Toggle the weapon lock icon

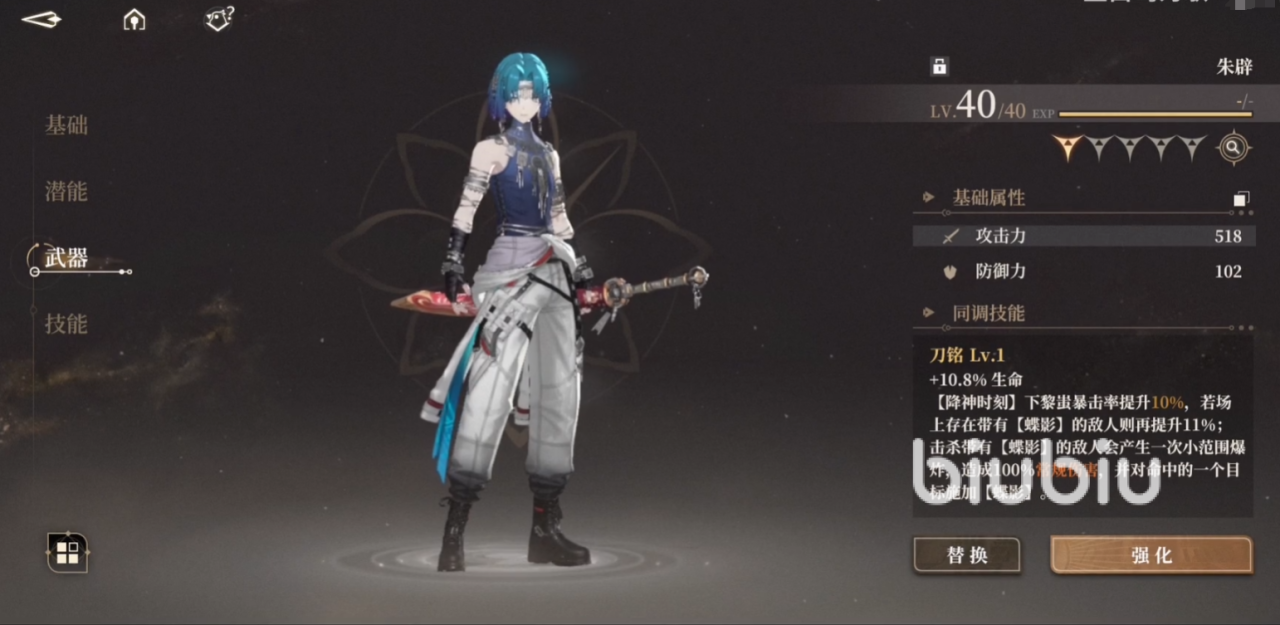coord(939,67)
